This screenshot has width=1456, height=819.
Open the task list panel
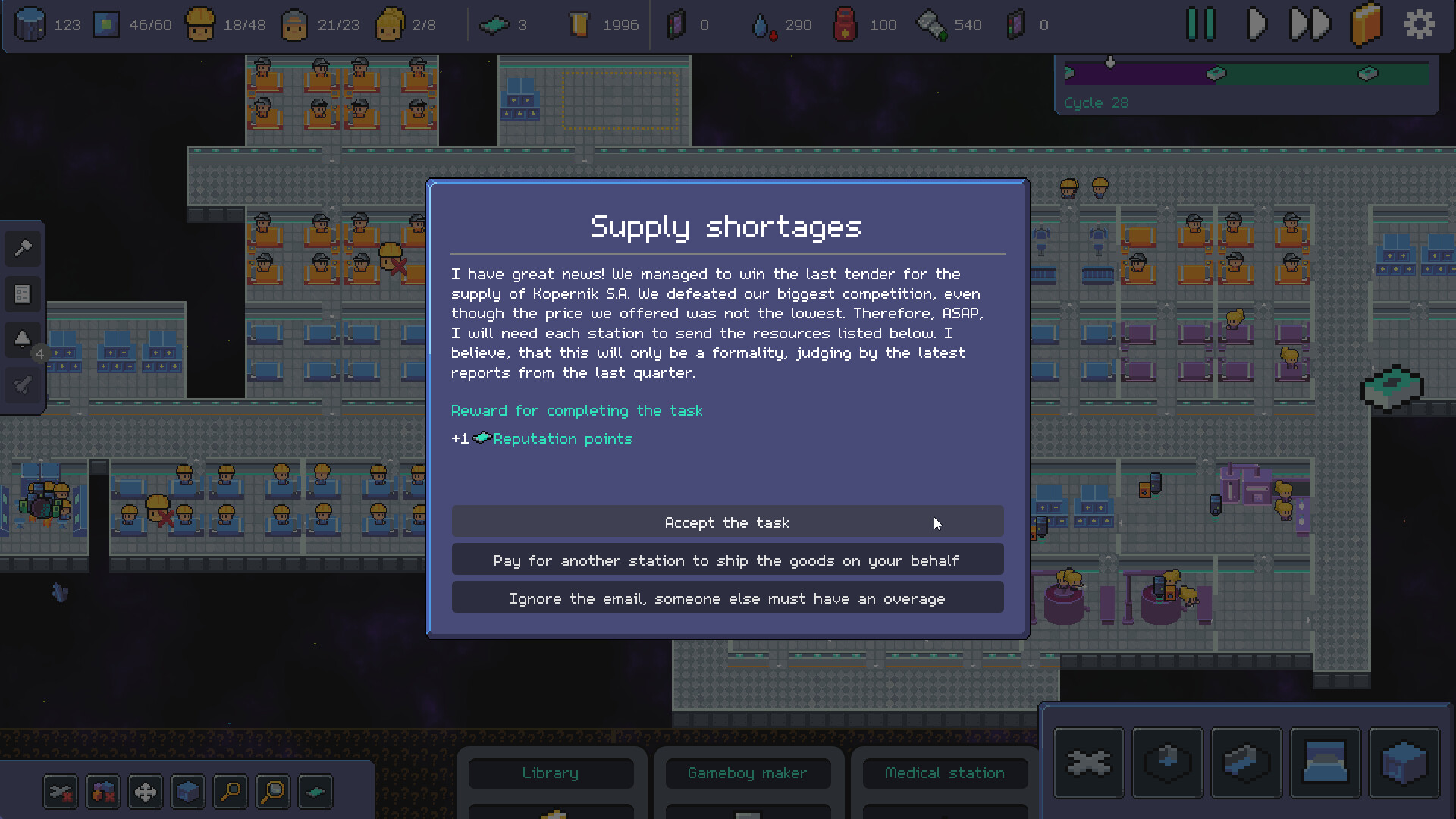click(23, 294)
